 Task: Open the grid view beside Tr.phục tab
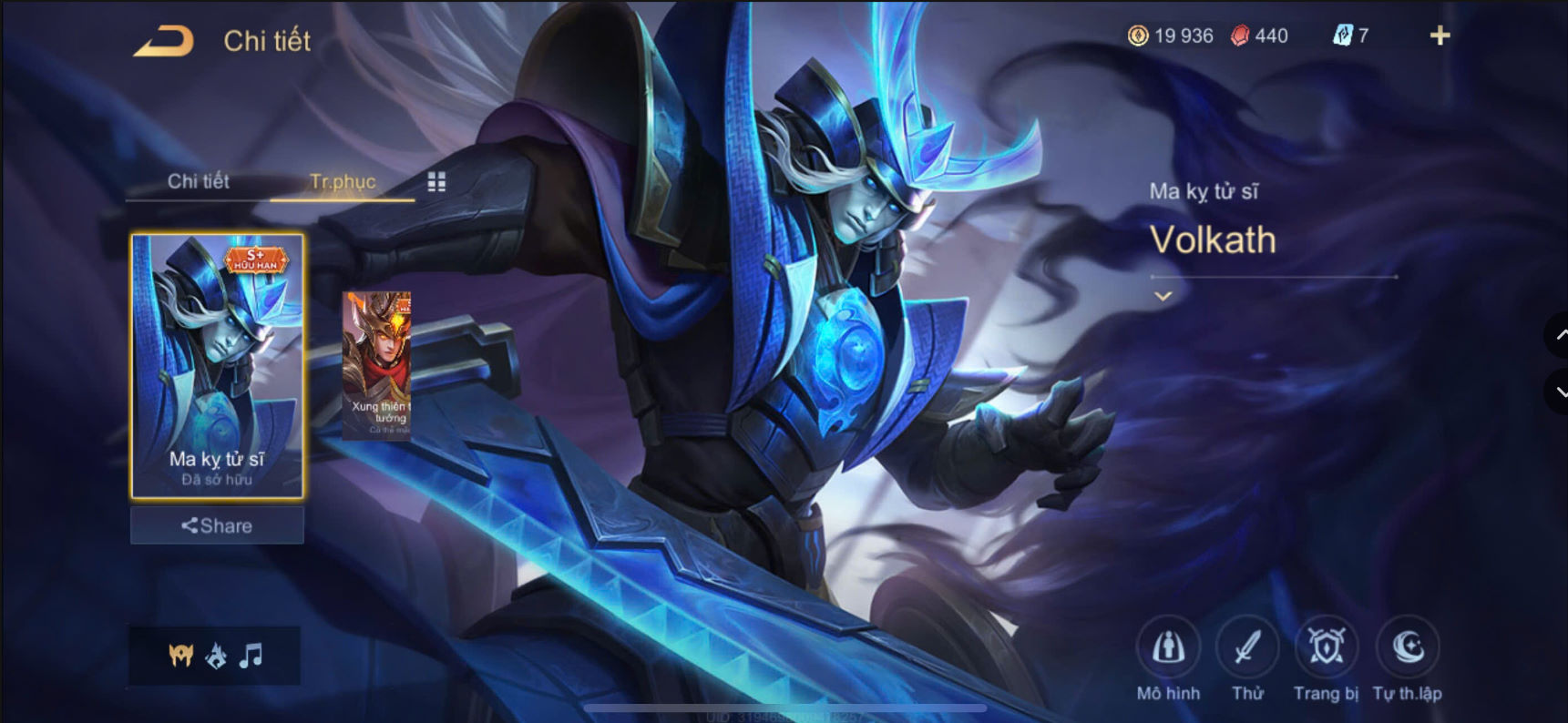pyautogui.click(x=436, y=182)
